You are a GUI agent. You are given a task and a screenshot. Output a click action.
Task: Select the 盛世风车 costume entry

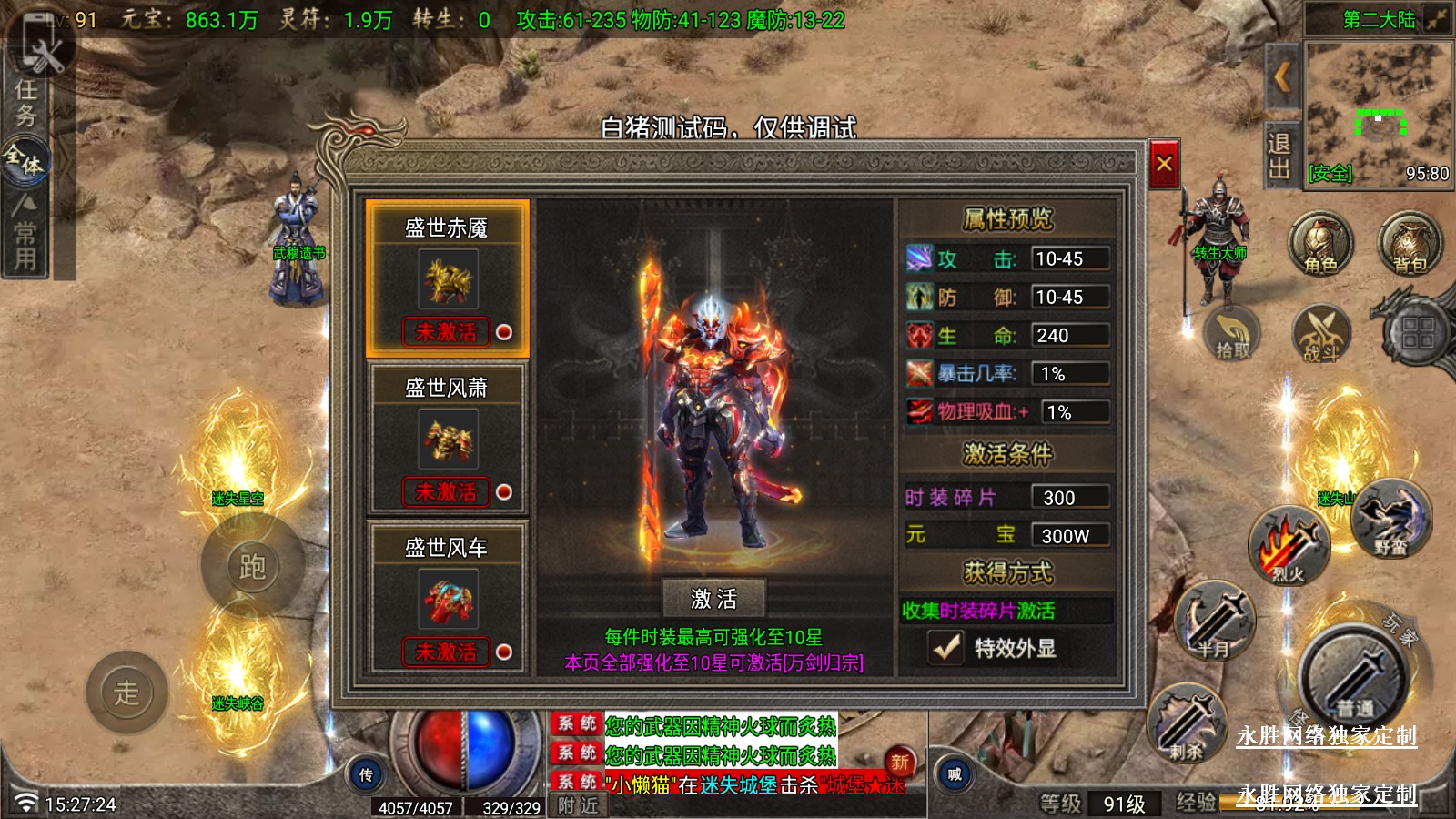point(447,598)
